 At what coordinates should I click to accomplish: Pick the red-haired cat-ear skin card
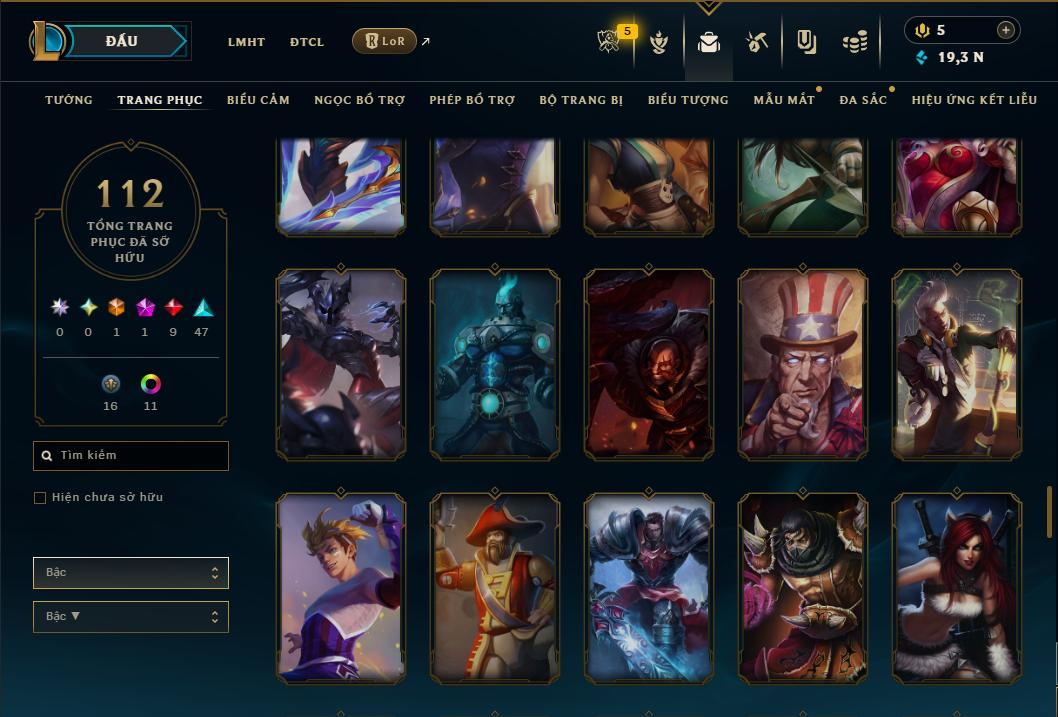[957, 588]
